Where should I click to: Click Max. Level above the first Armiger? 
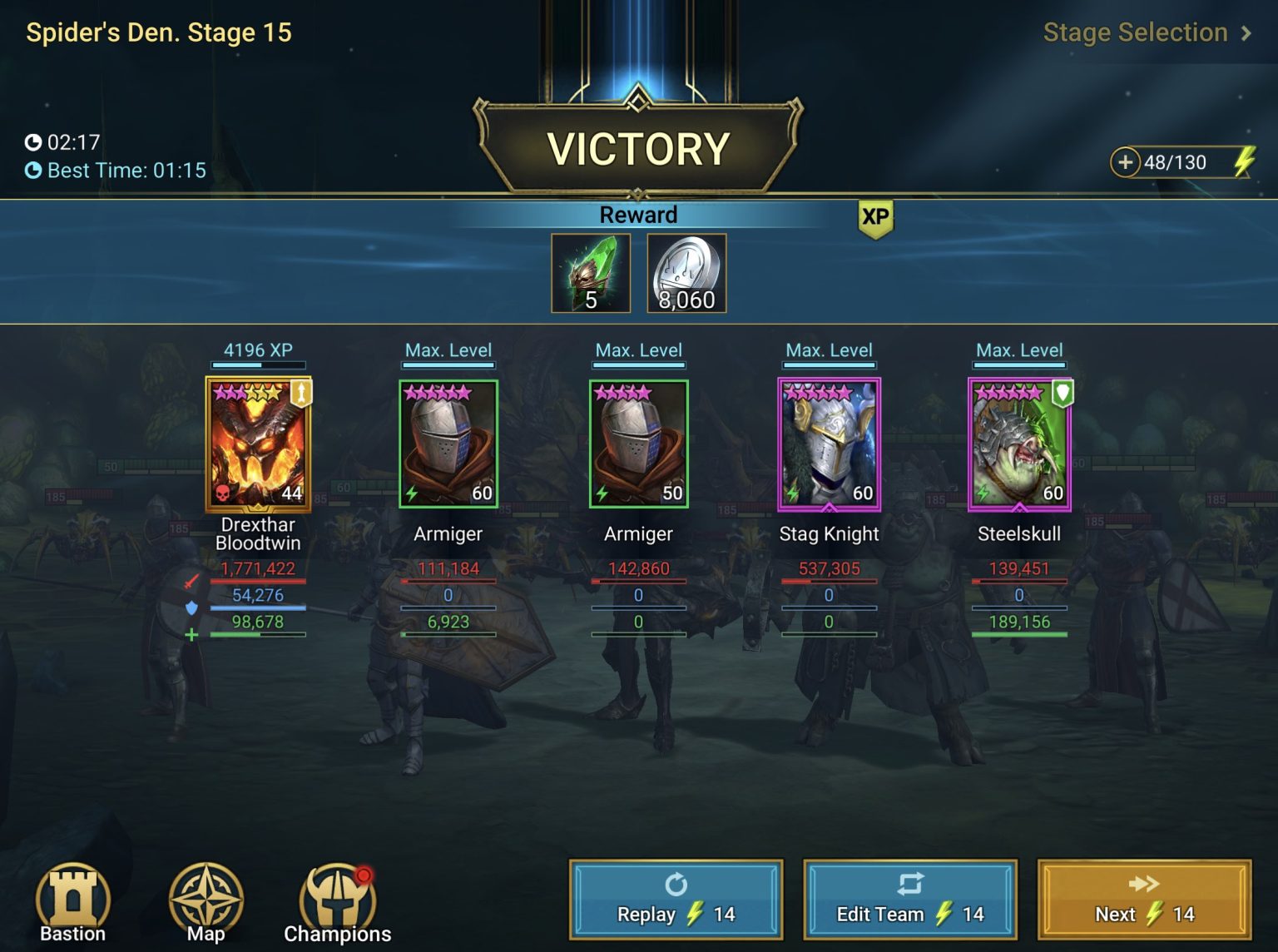click(x=448, y=350)
